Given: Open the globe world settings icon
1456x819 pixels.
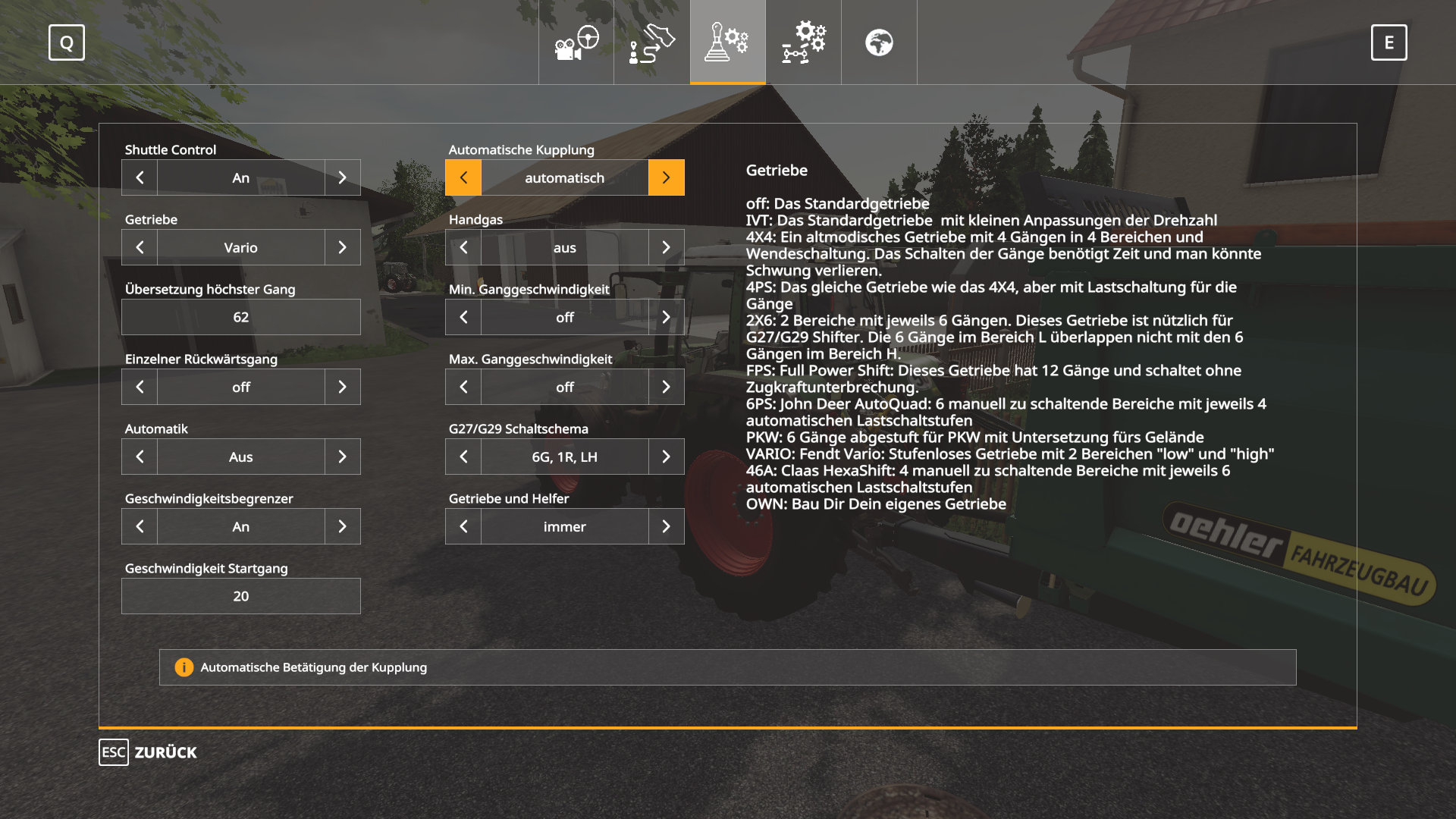Looking at the screenshot, I should point(879,42).
